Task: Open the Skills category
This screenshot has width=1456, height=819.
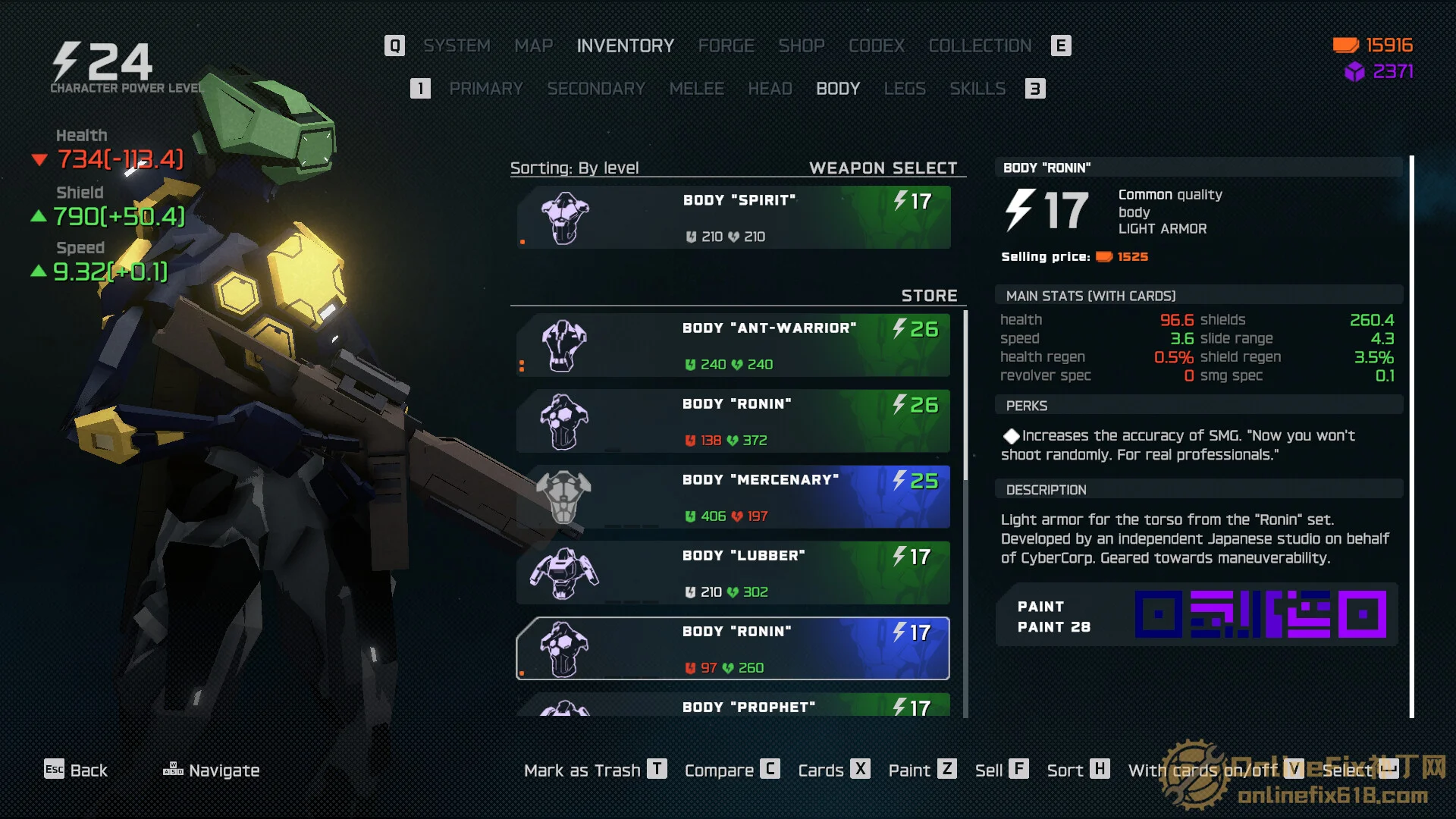Action: [977, 89]
